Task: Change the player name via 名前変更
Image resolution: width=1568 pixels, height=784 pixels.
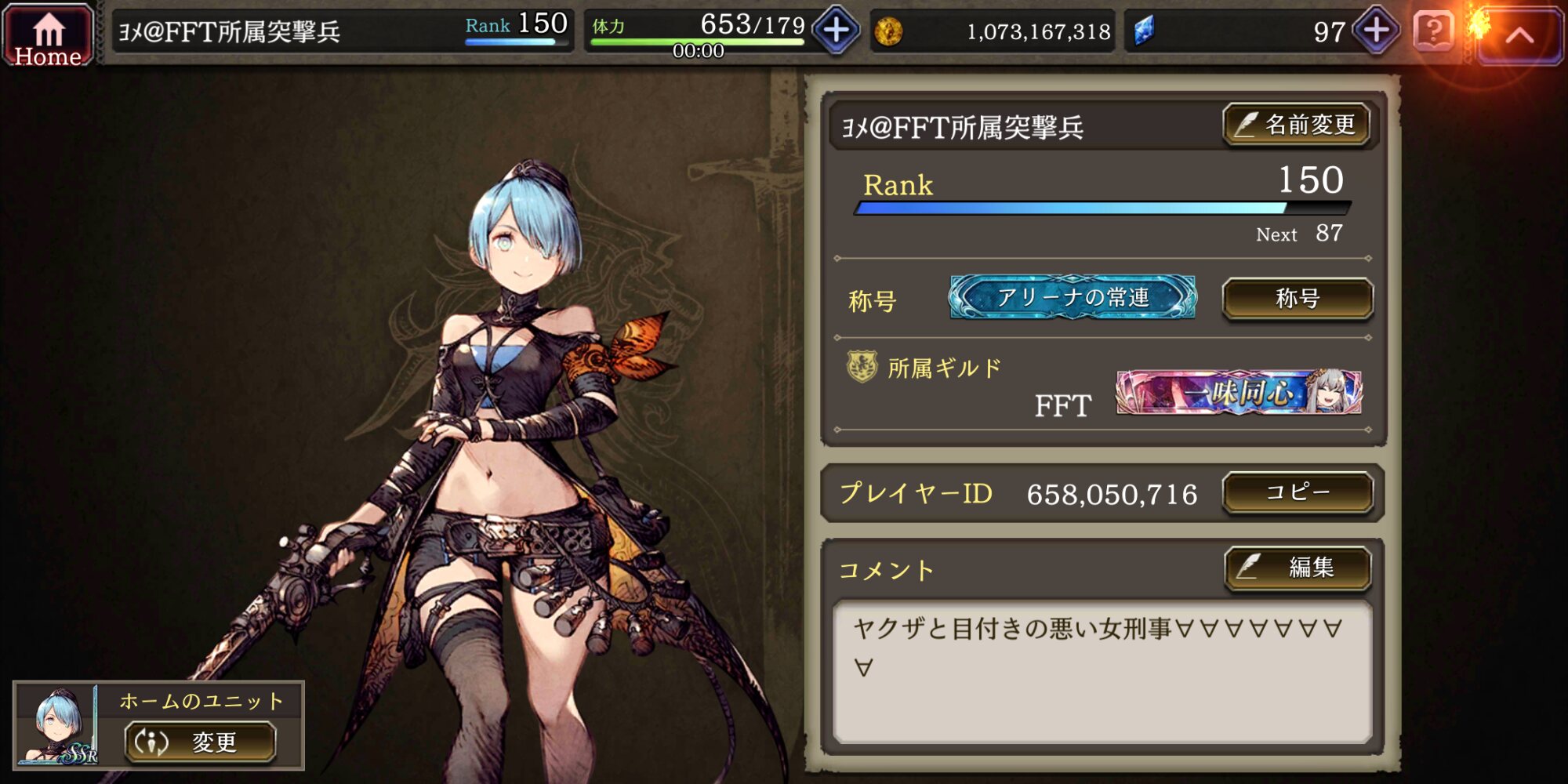Action: pos(1297,125)
